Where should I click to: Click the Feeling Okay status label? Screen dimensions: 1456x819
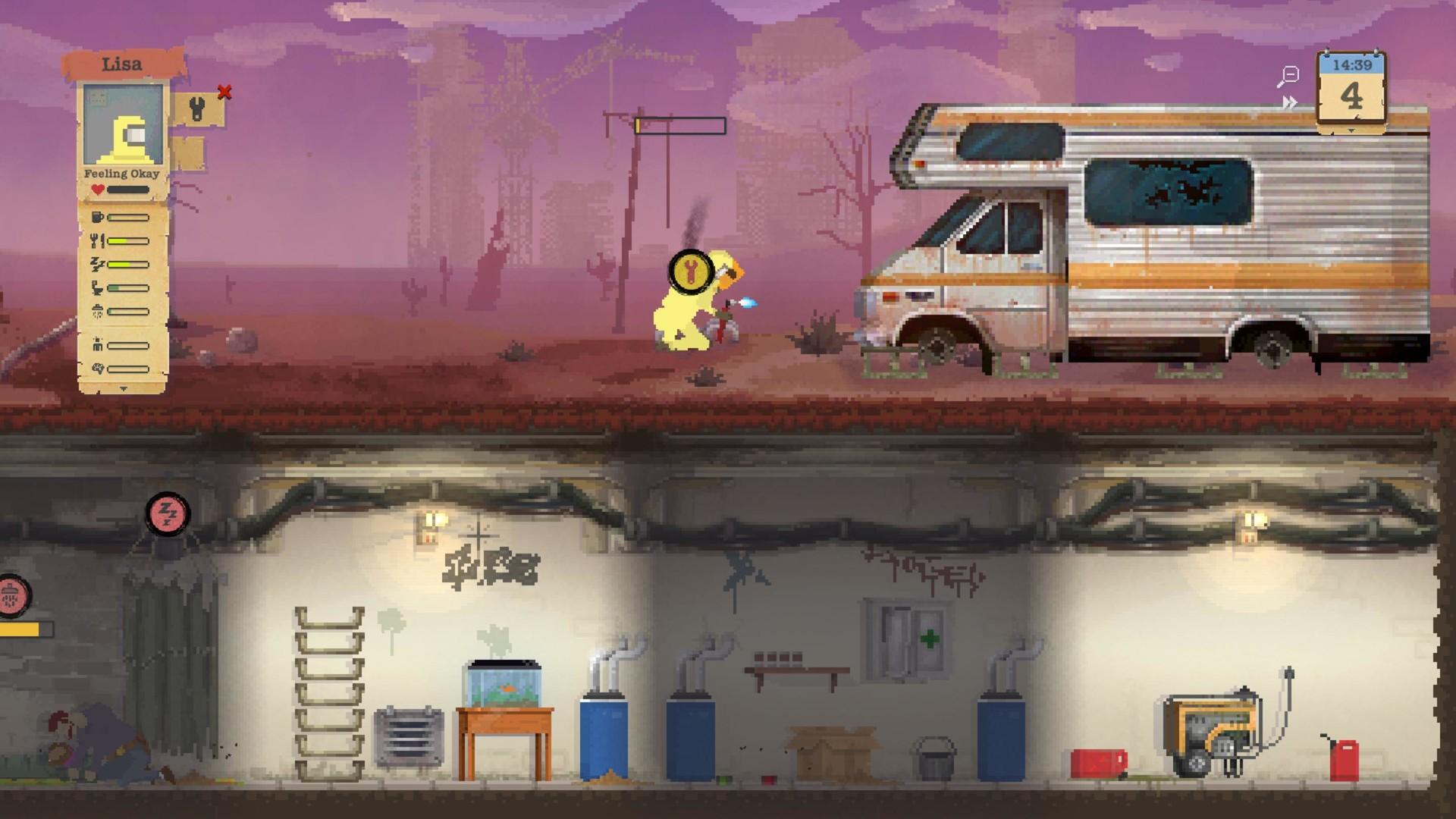click(121, 173)
